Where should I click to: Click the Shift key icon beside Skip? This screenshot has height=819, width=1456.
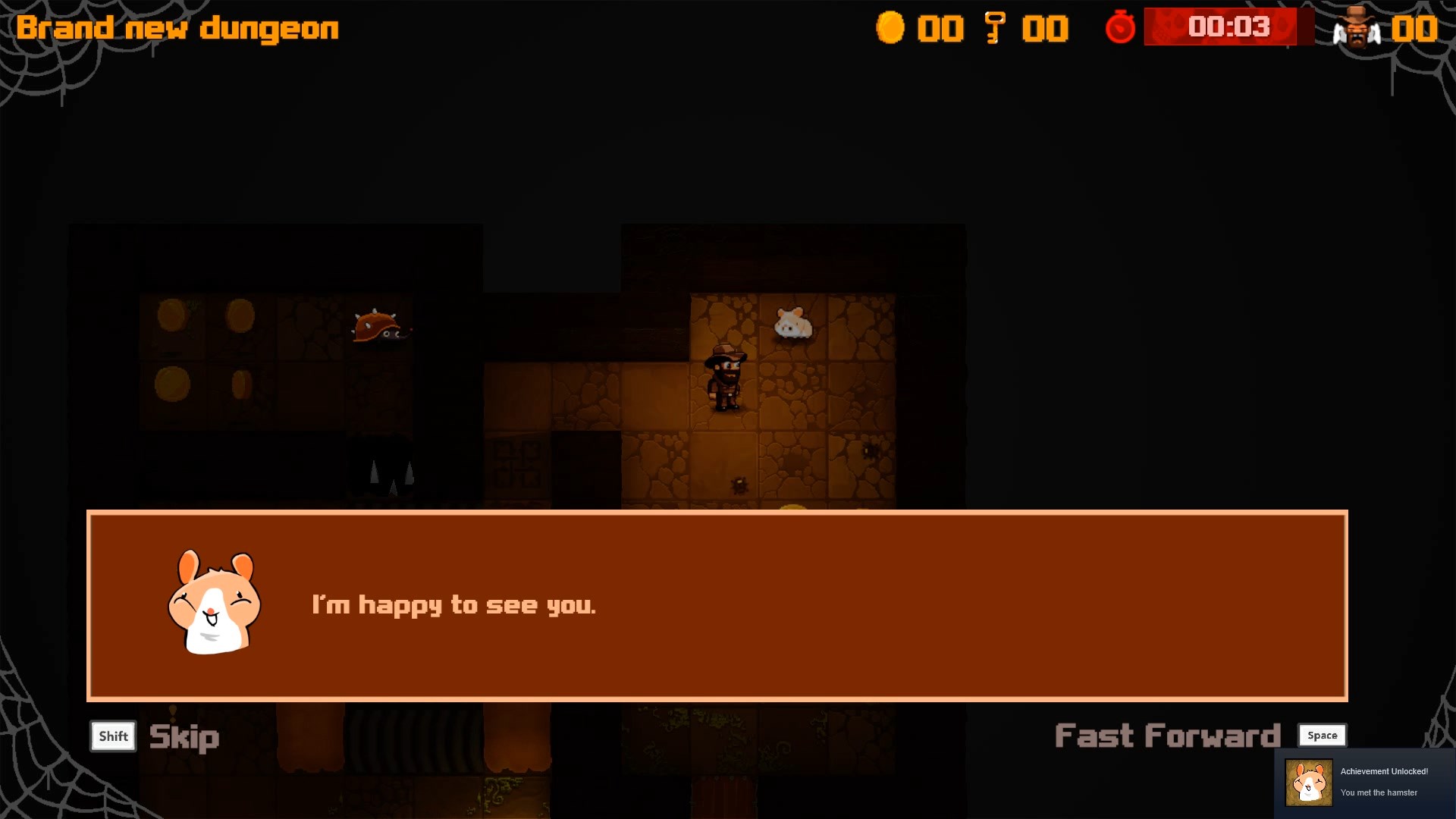coord(112,736)
